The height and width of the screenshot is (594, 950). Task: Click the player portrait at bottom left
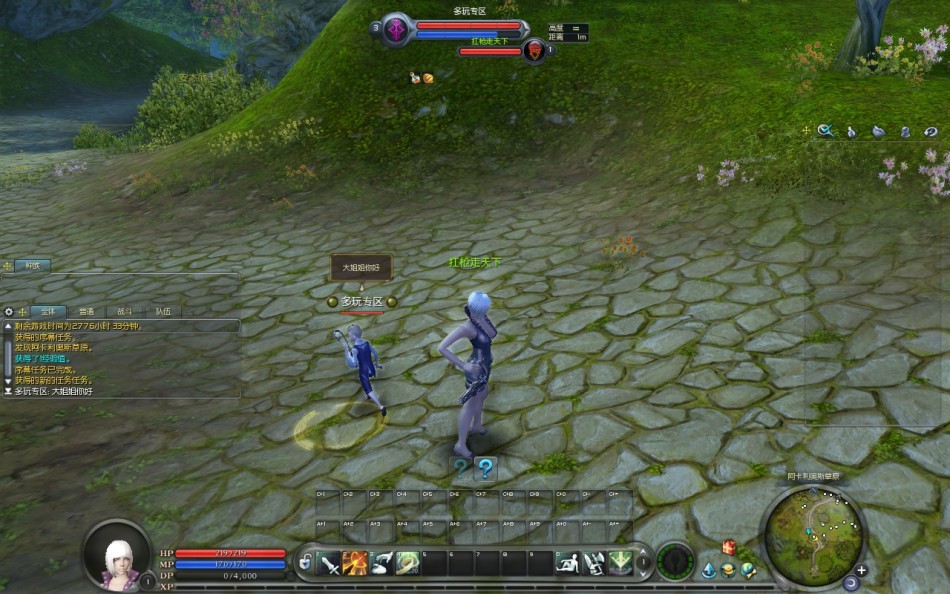(118, 555)
